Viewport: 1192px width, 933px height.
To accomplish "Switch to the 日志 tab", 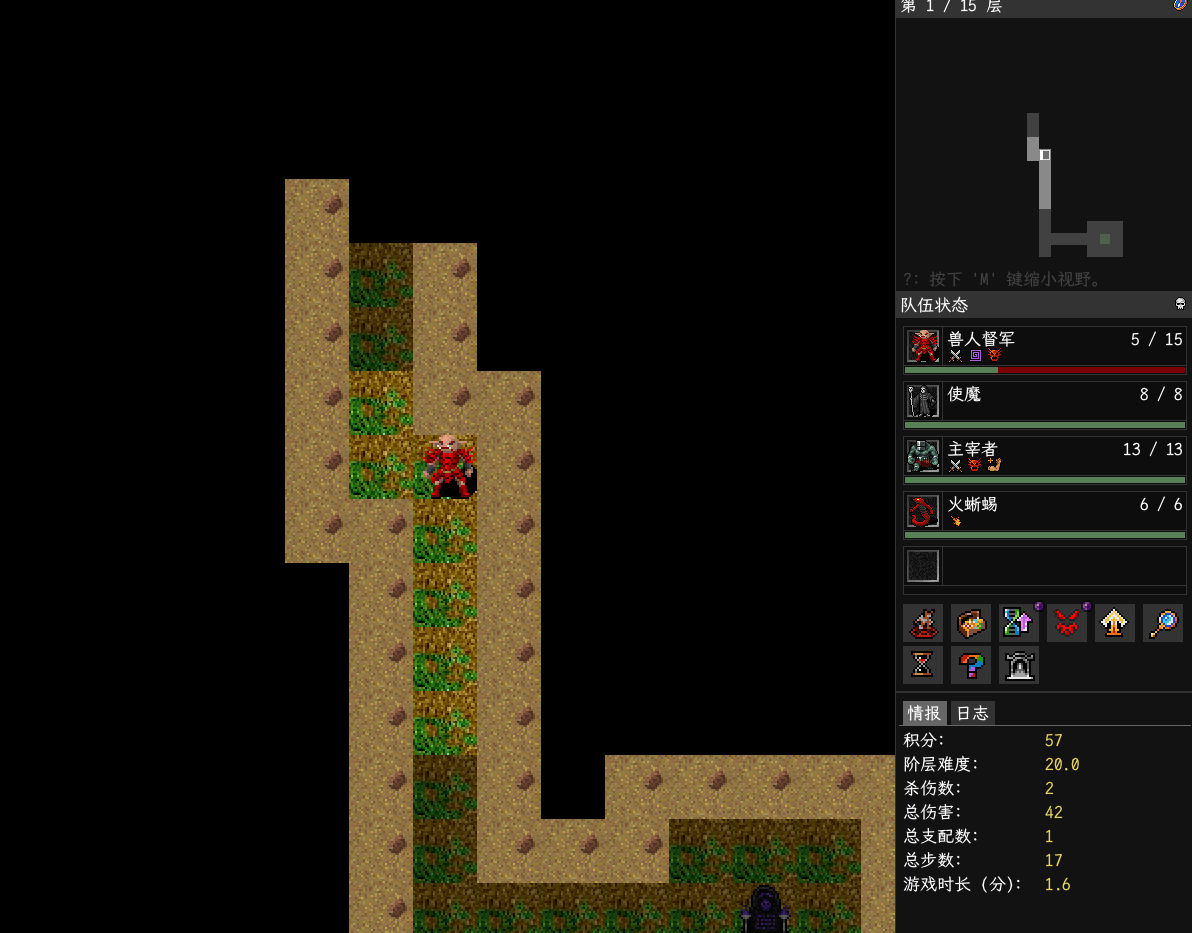I will [x=972, y=713].
